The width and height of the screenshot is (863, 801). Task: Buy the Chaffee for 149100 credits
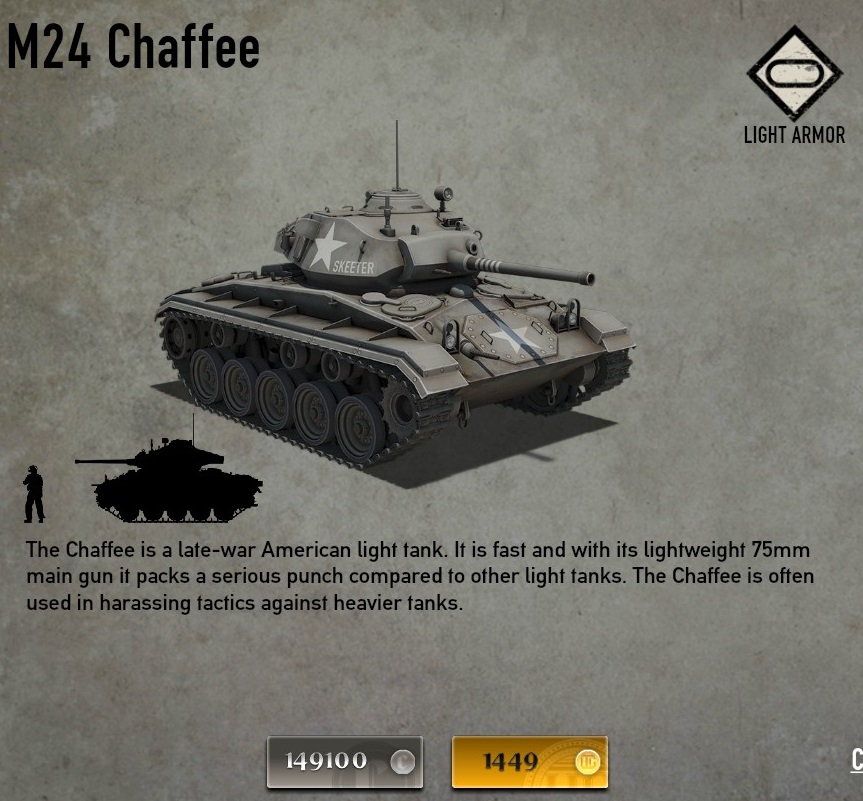[344, 762]
